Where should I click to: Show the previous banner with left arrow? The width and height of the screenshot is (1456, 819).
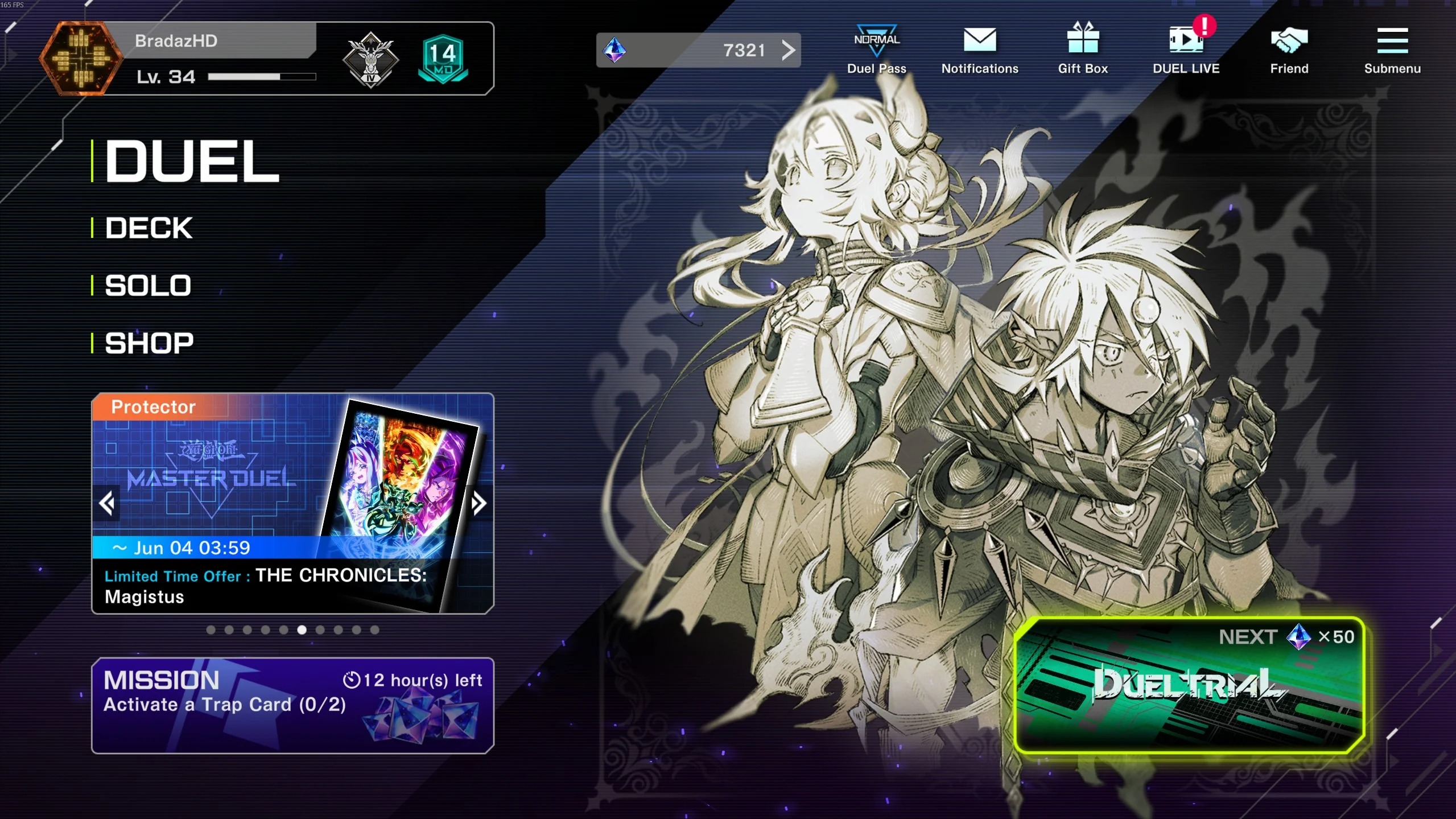(107, 503)
